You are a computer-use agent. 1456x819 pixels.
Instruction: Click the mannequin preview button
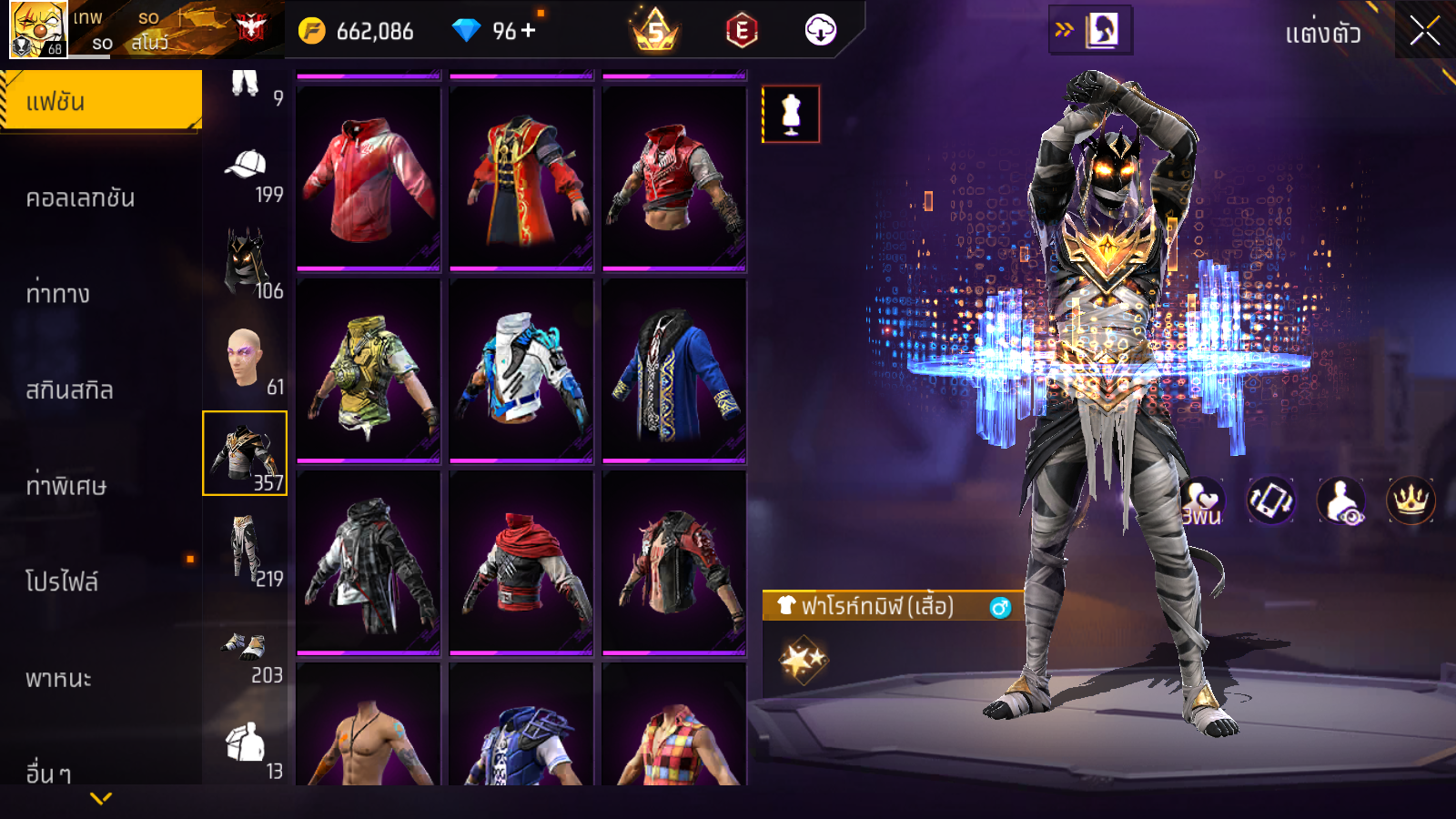pos(791,115)
